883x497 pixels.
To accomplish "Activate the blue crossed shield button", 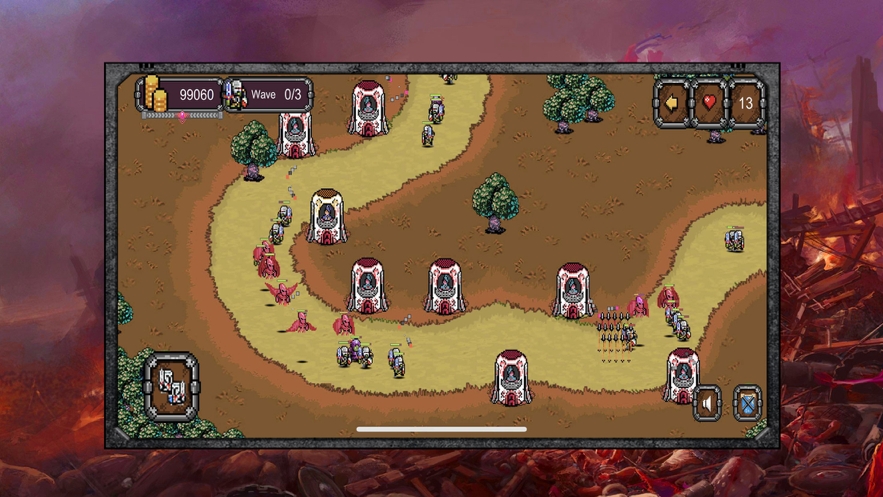I will tap(747, 403).
